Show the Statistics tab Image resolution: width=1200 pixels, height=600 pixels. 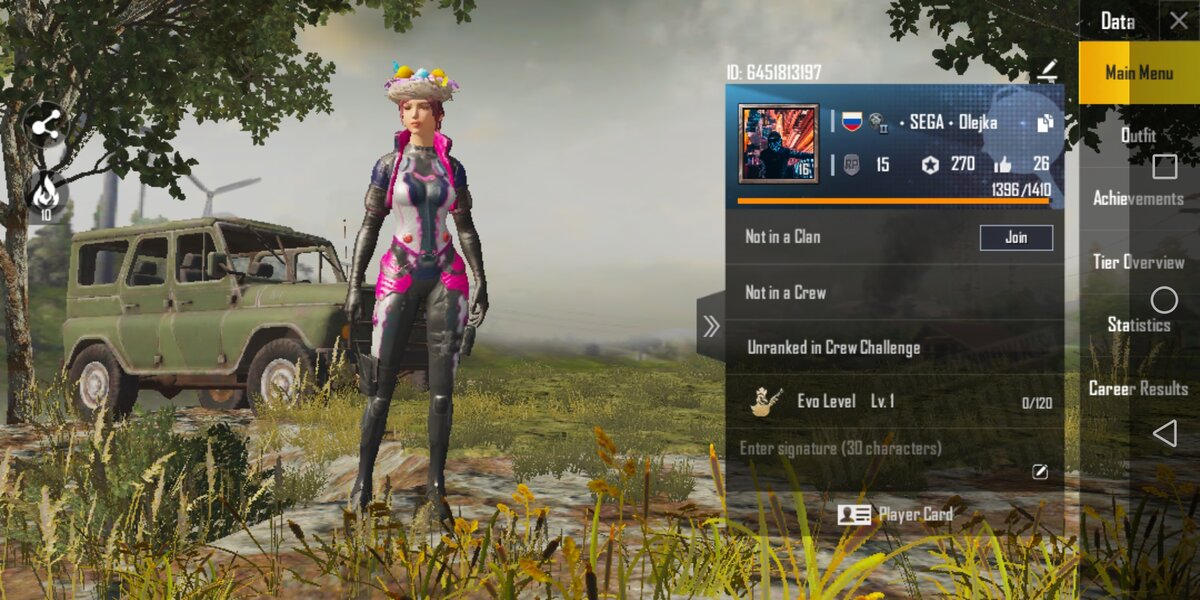[1138, 325]
